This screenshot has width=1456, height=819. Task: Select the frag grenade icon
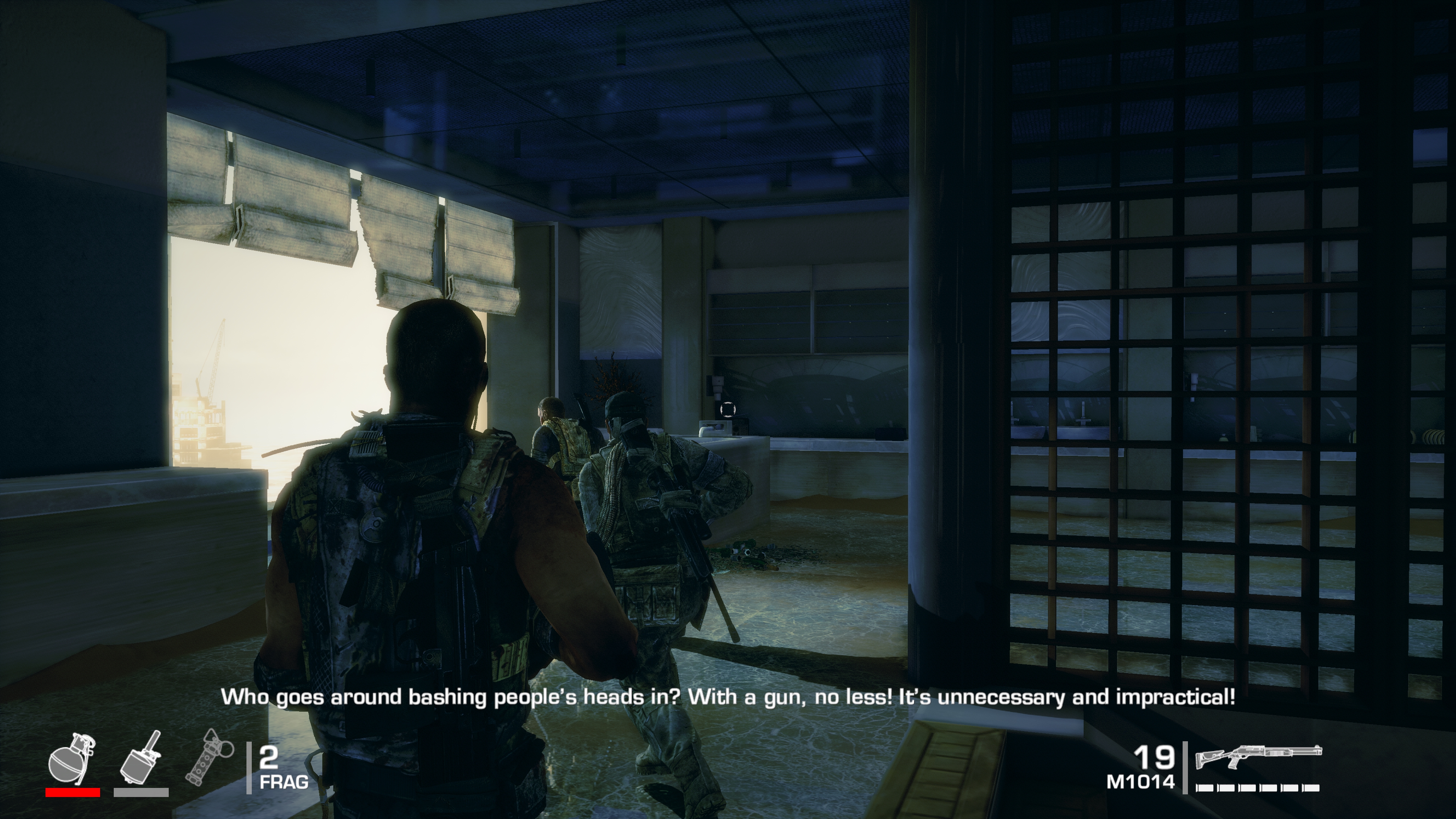click(x=72, y=759)
